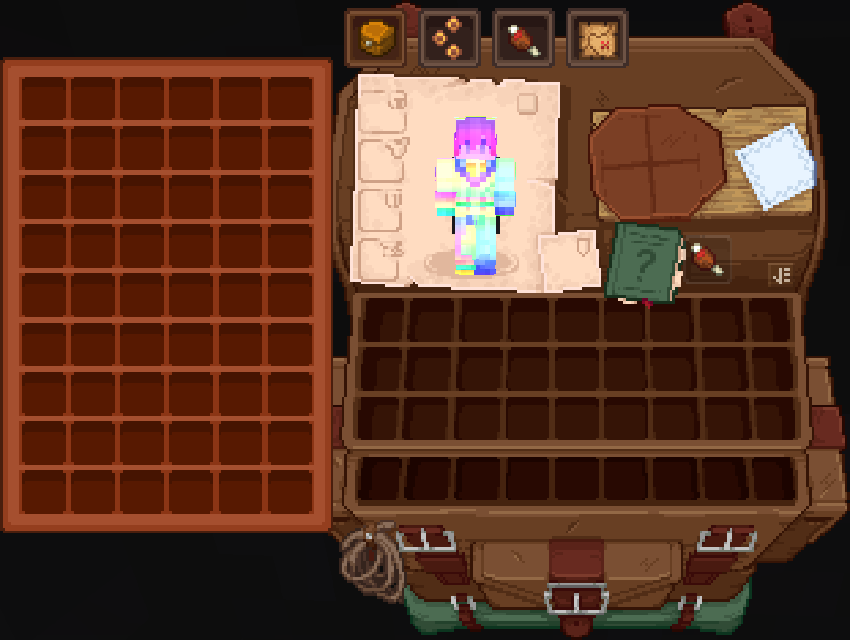Select the boots equipment slot
850x640 pixels.
(380, 258)
